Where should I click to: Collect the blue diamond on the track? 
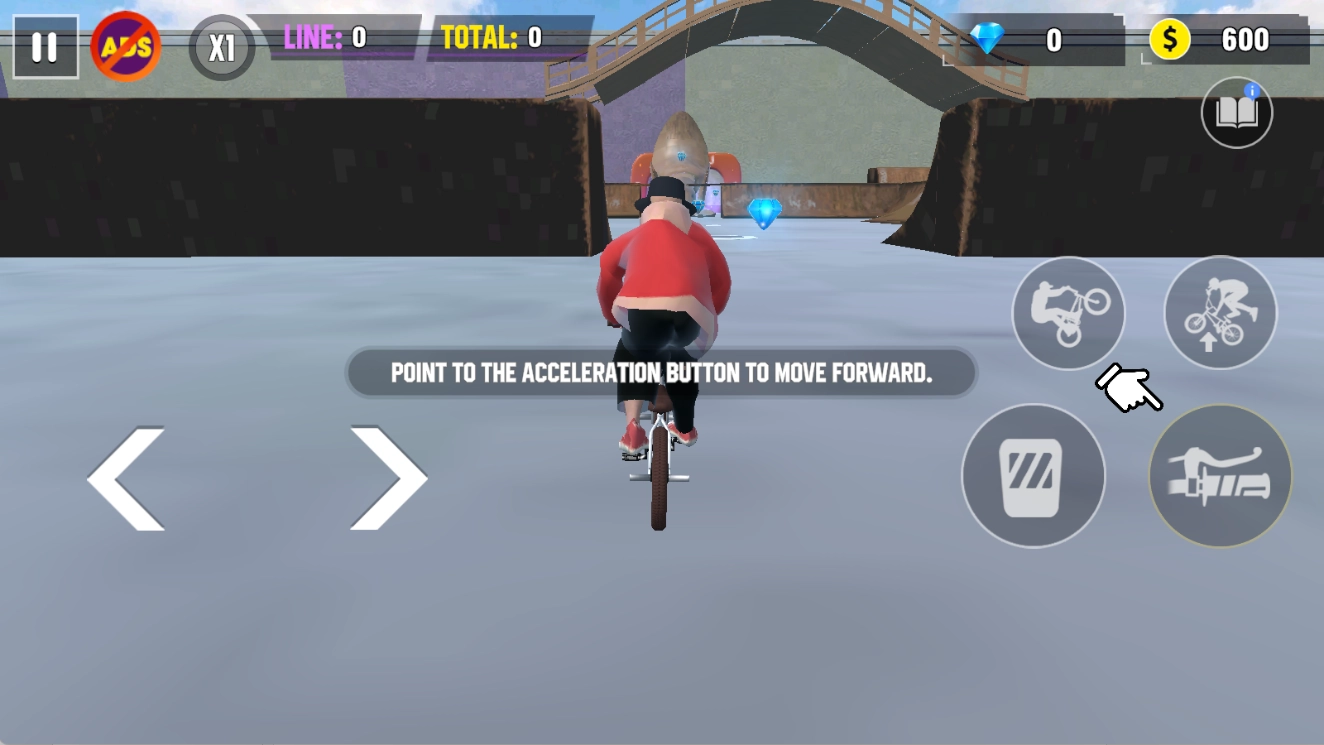(764, 212)
